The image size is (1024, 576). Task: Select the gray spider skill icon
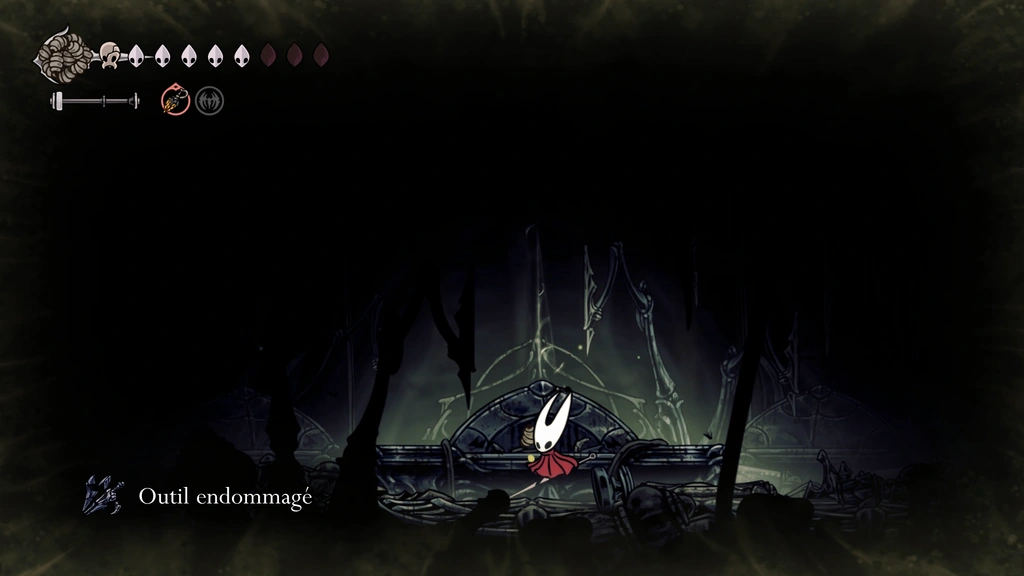click(209, 100)
